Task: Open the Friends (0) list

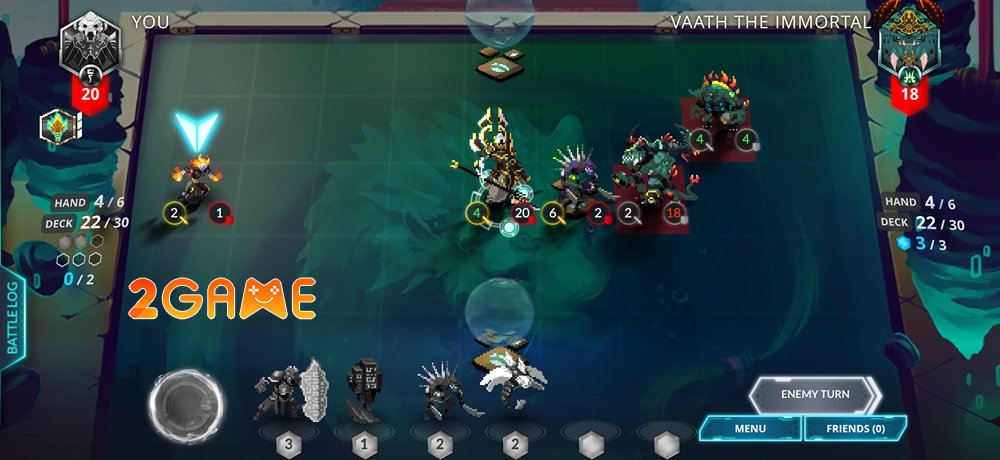Action: (856, 428)
